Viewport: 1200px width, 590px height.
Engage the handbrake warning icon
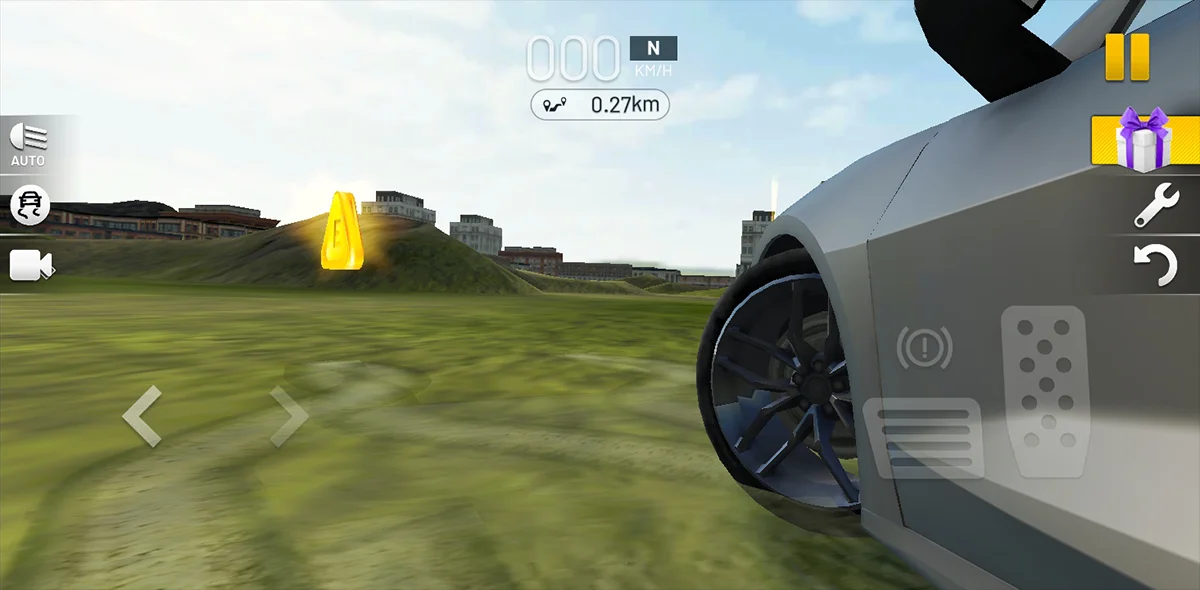924,348
